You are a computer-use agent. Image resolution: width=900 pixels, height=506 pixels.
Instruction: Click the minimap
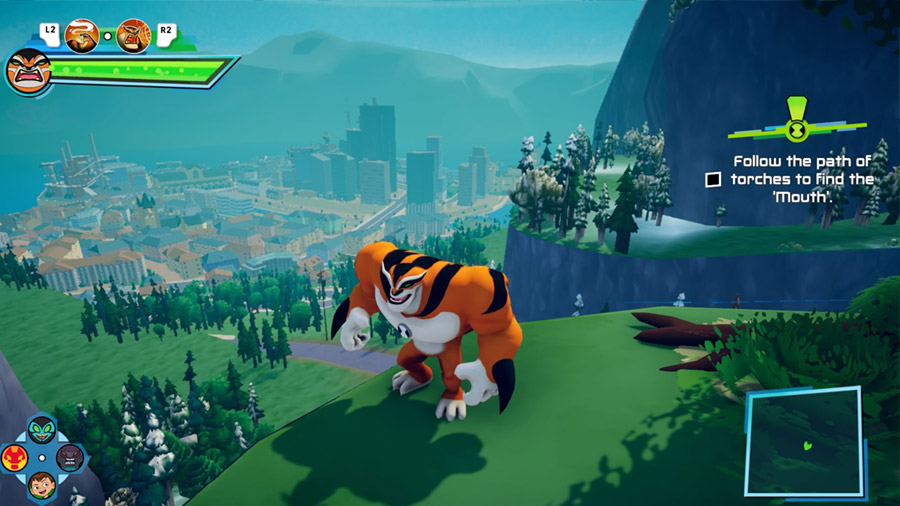pos(803,441)
